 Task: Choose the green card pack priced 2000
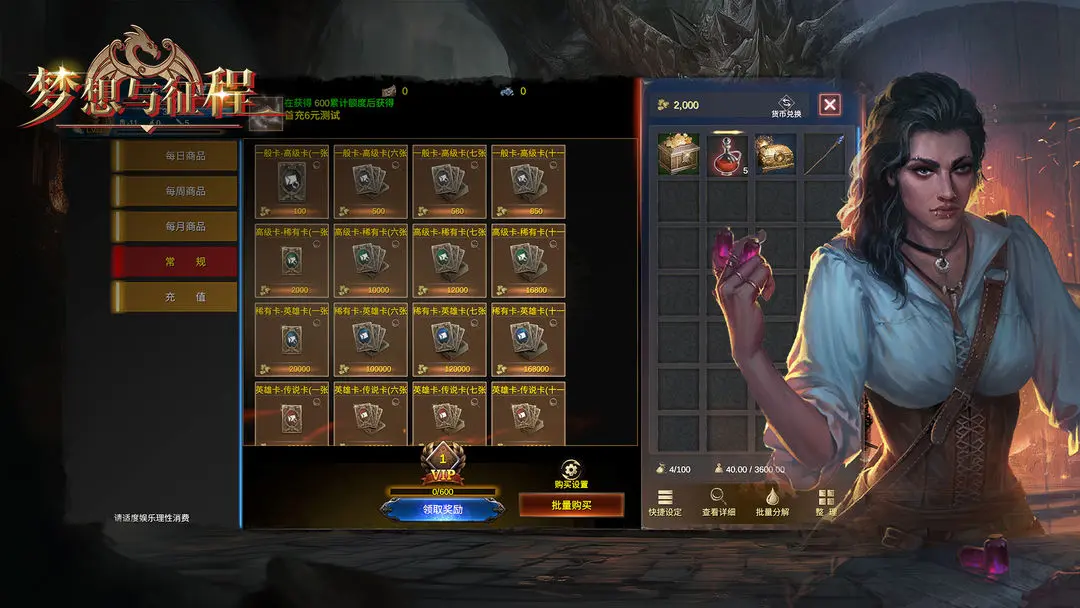(x=291, y=261)
